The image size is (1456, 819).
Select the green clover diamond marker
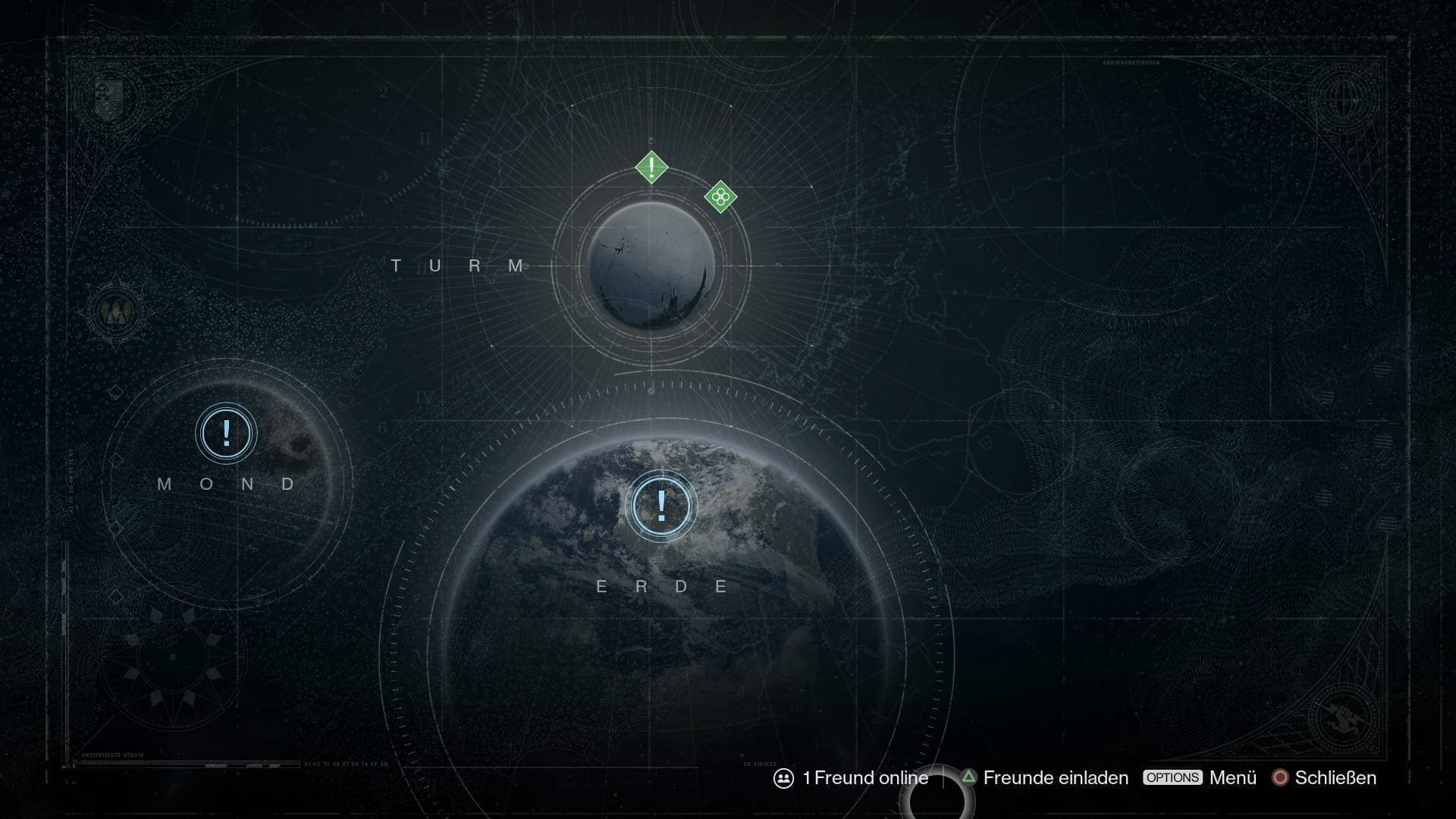[720, 197]
